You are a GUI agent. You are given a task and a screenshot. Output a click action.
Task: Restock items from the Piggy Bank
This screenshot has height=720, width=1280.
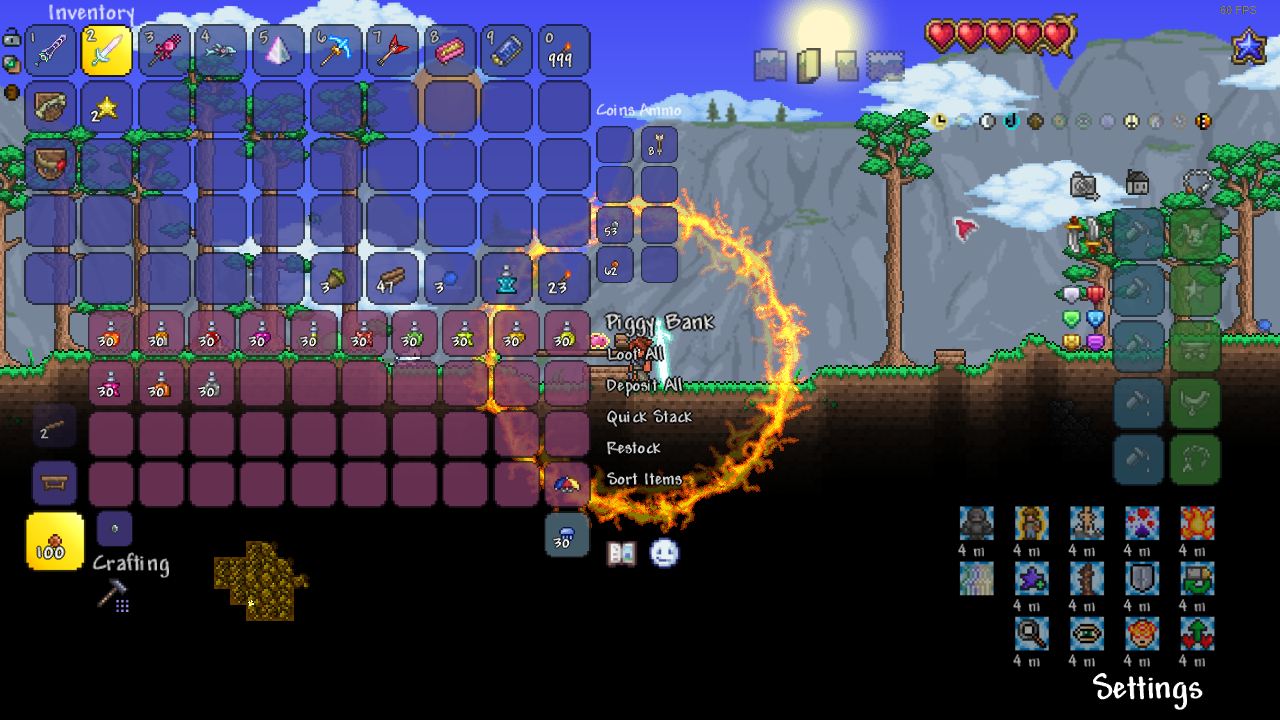pos(633,448)
